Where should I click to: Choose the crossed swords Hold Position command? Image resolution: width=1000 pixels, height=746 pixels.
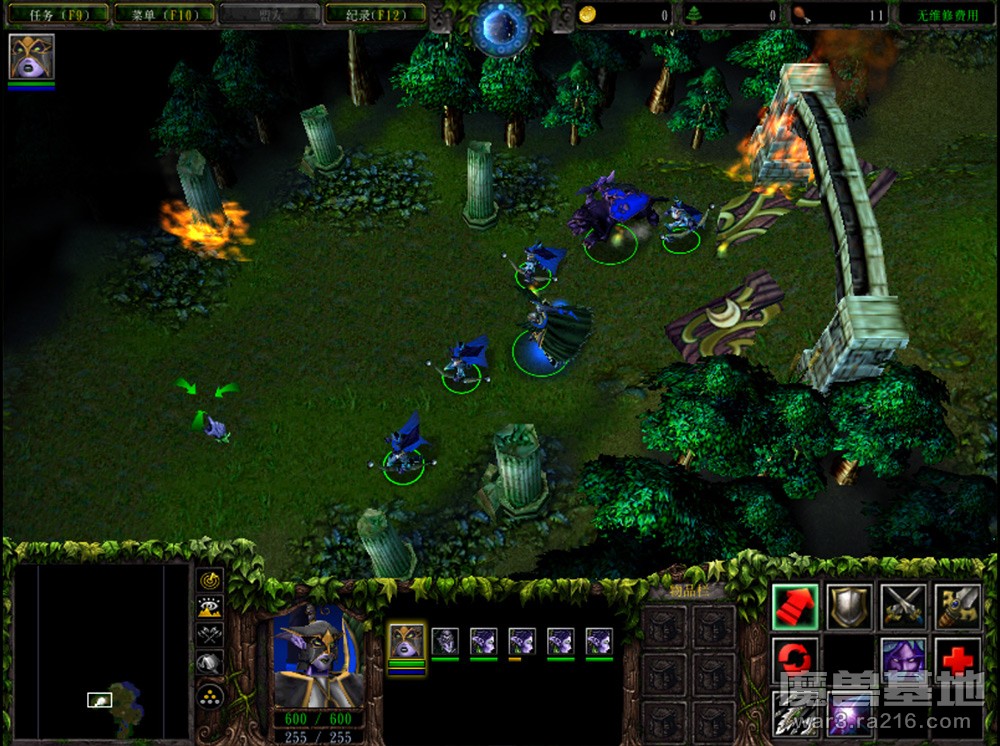click(x=903, y=606)
